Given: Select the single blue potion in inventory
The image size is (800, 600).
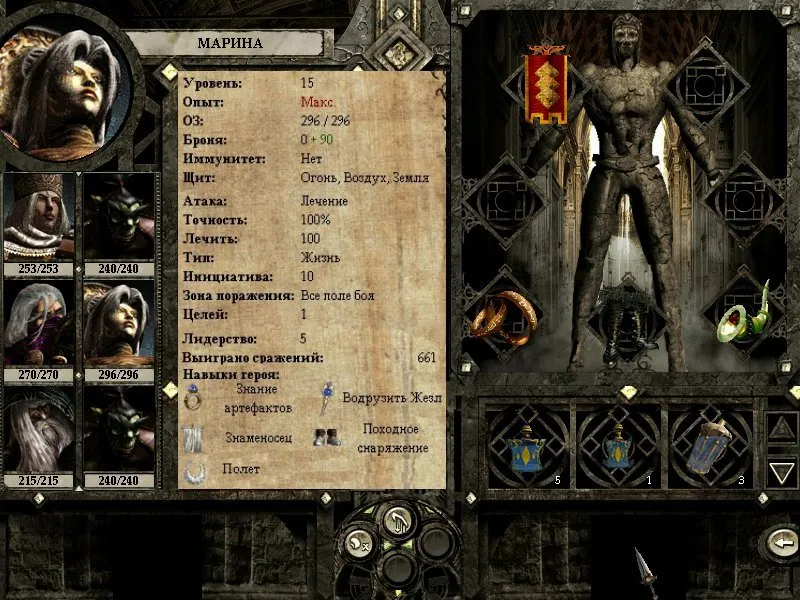Looking at the screenshot, I should pos(616,445).
